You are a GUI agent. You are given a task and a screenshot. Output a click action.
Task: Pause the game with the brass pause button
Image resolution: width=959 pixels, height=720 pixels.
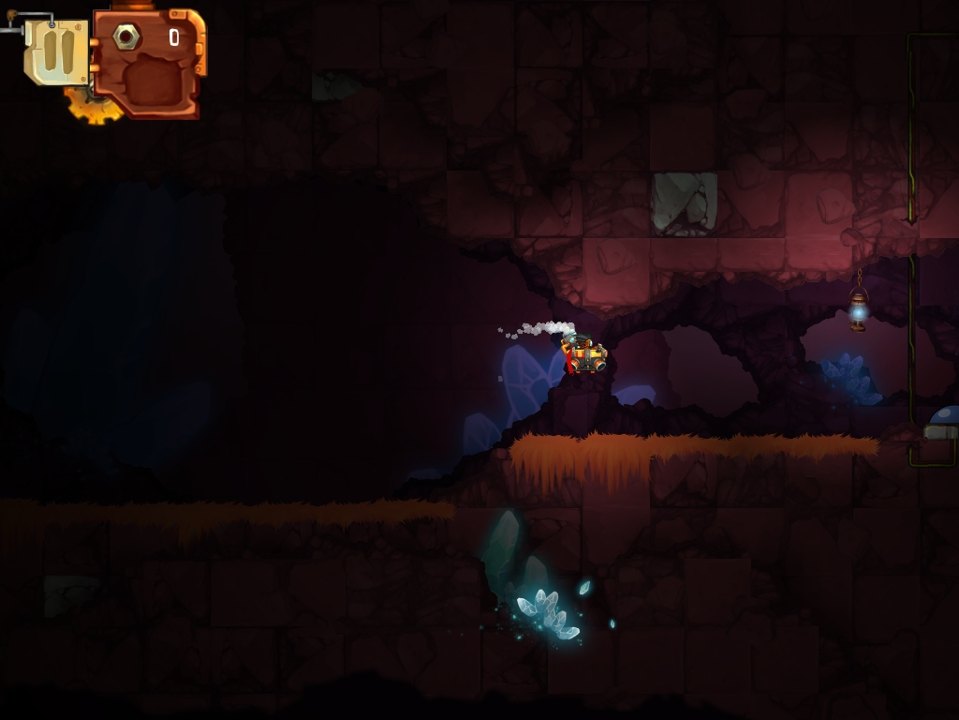tap(57, 51)
